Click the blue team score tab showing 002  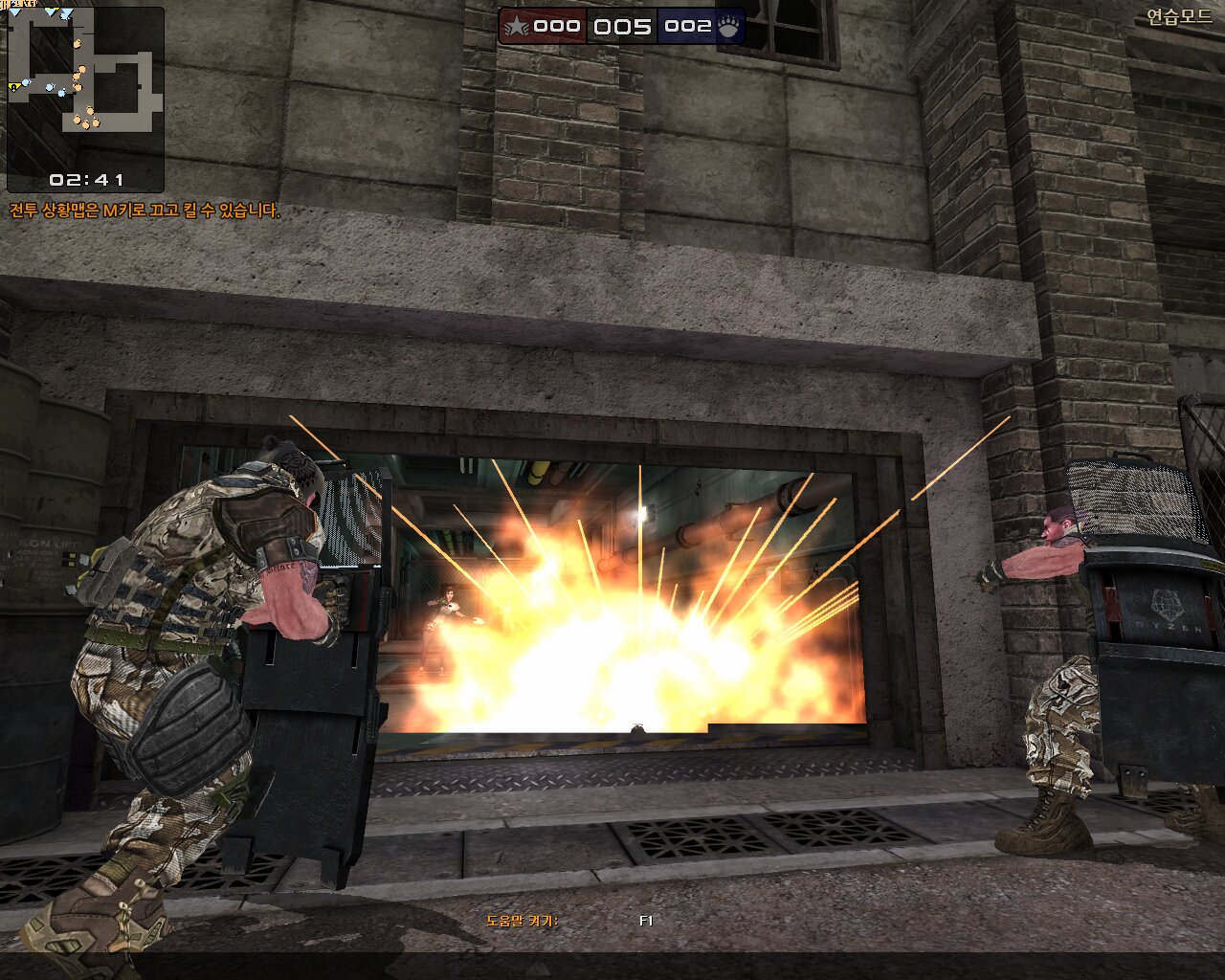coord(687,27)
